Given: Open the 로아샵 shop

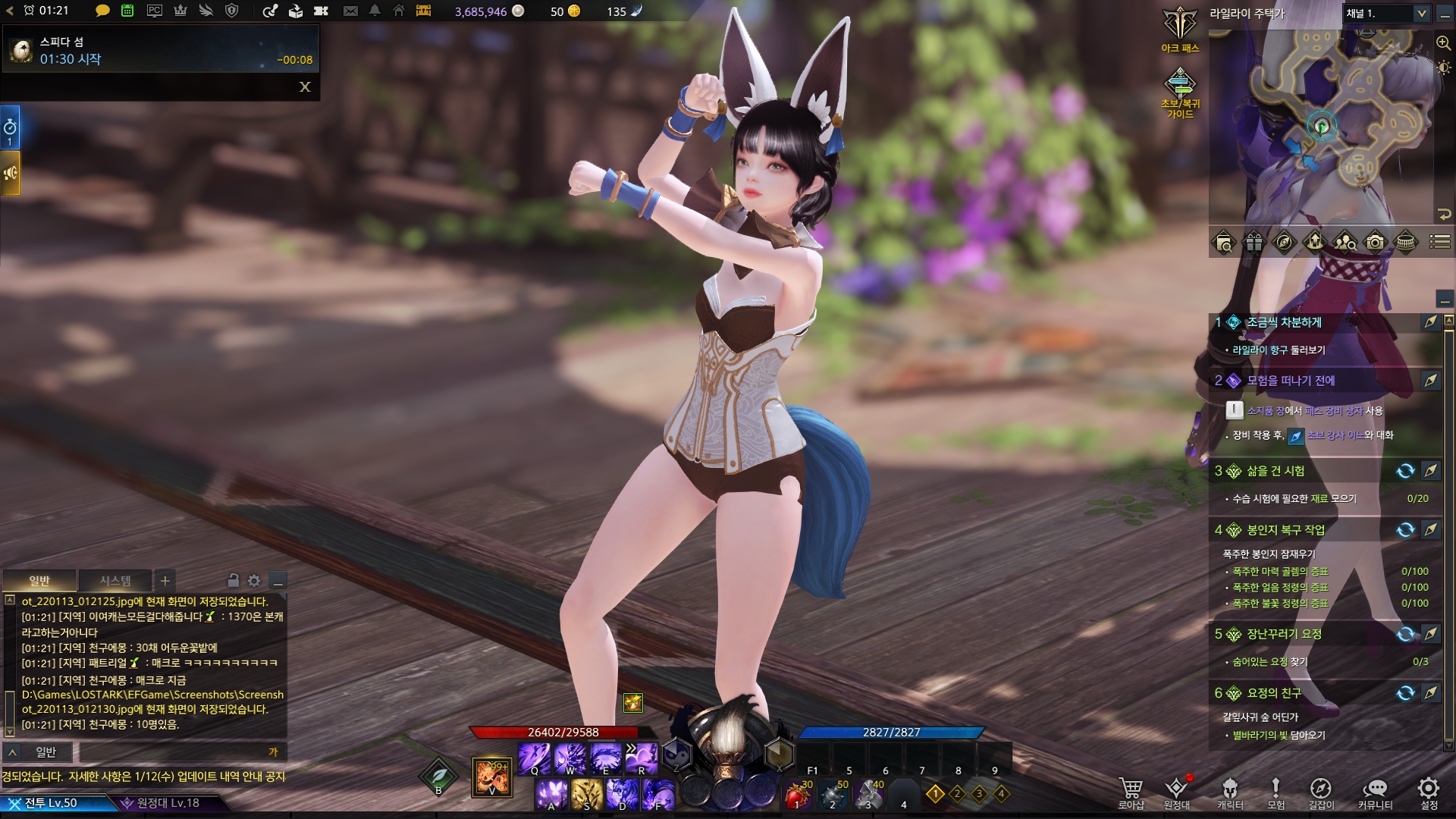Looking at the screenshot, I should click(1131, 792).
